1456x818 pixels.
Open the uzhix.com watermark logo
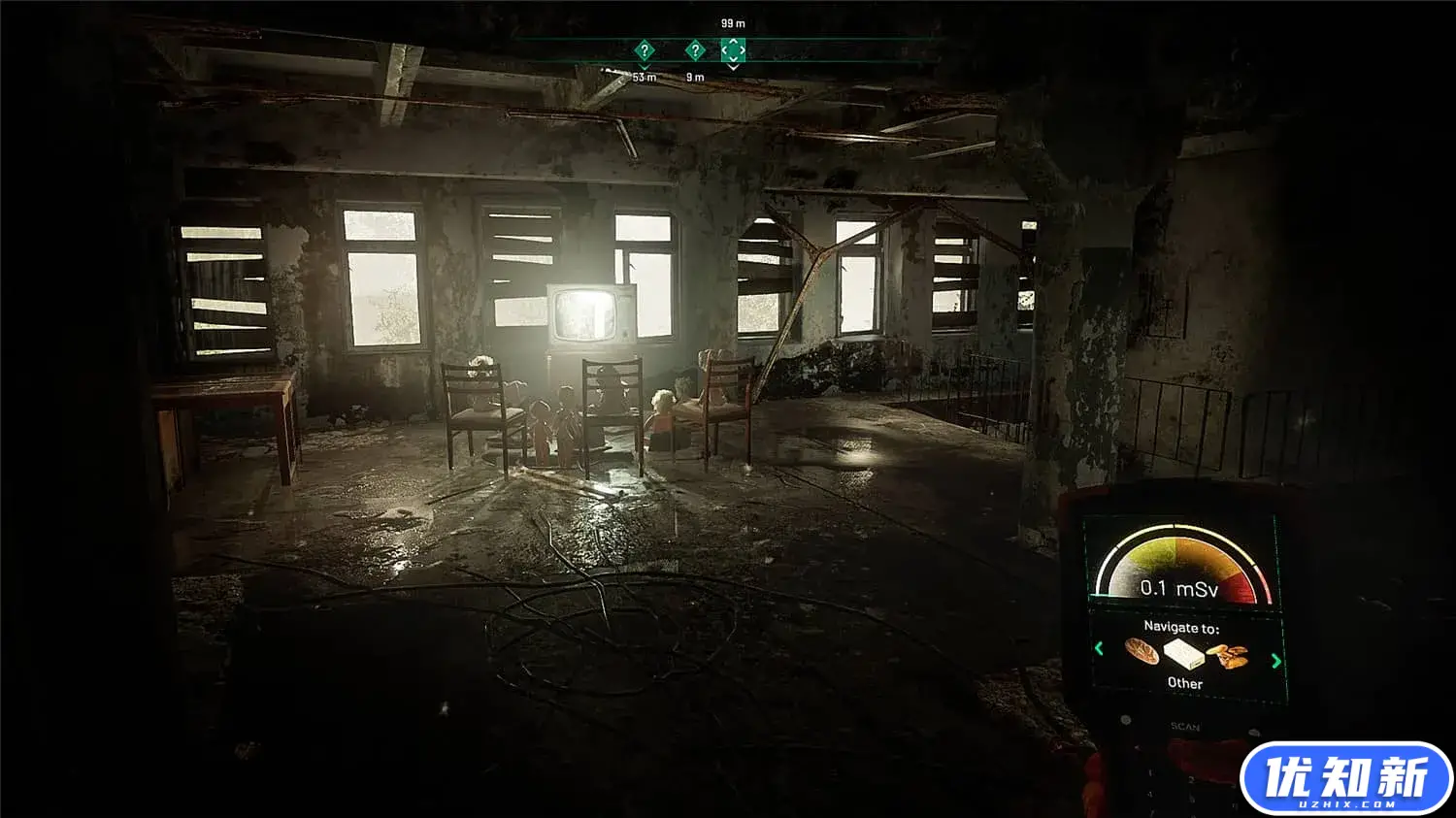coord(1345,778)
